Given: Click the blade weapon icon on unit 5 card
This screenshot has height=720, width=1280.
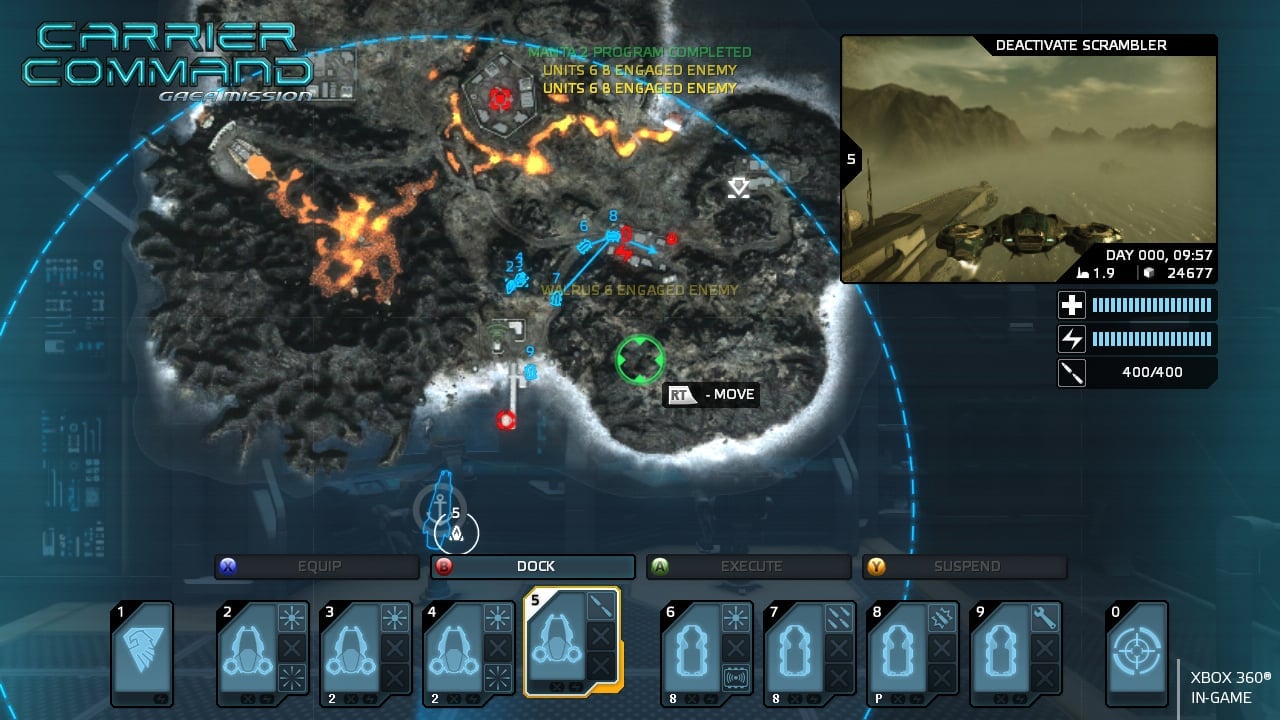Looking at the screenshot, I should point(599,607).
